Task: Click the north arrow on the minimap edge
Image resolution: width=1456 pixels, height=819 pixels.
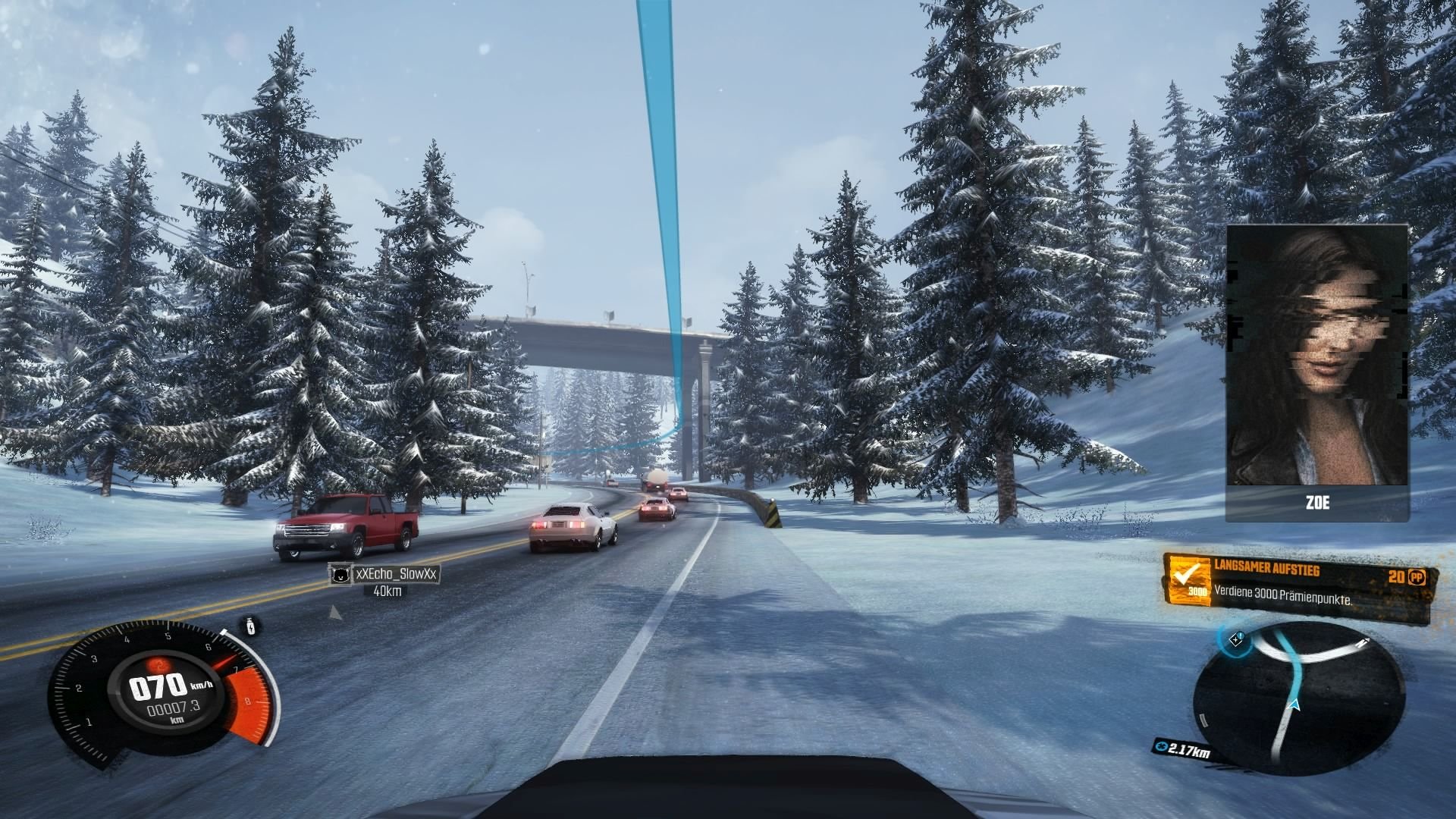Action: click(x=1364, y=642)
